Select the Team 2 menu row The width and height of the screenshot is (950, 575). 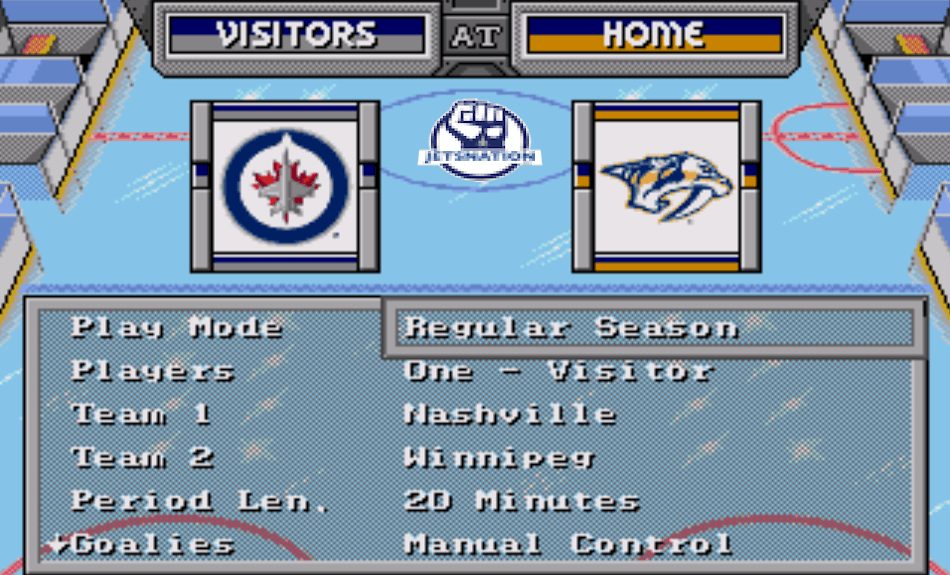(x=142, y=458)
